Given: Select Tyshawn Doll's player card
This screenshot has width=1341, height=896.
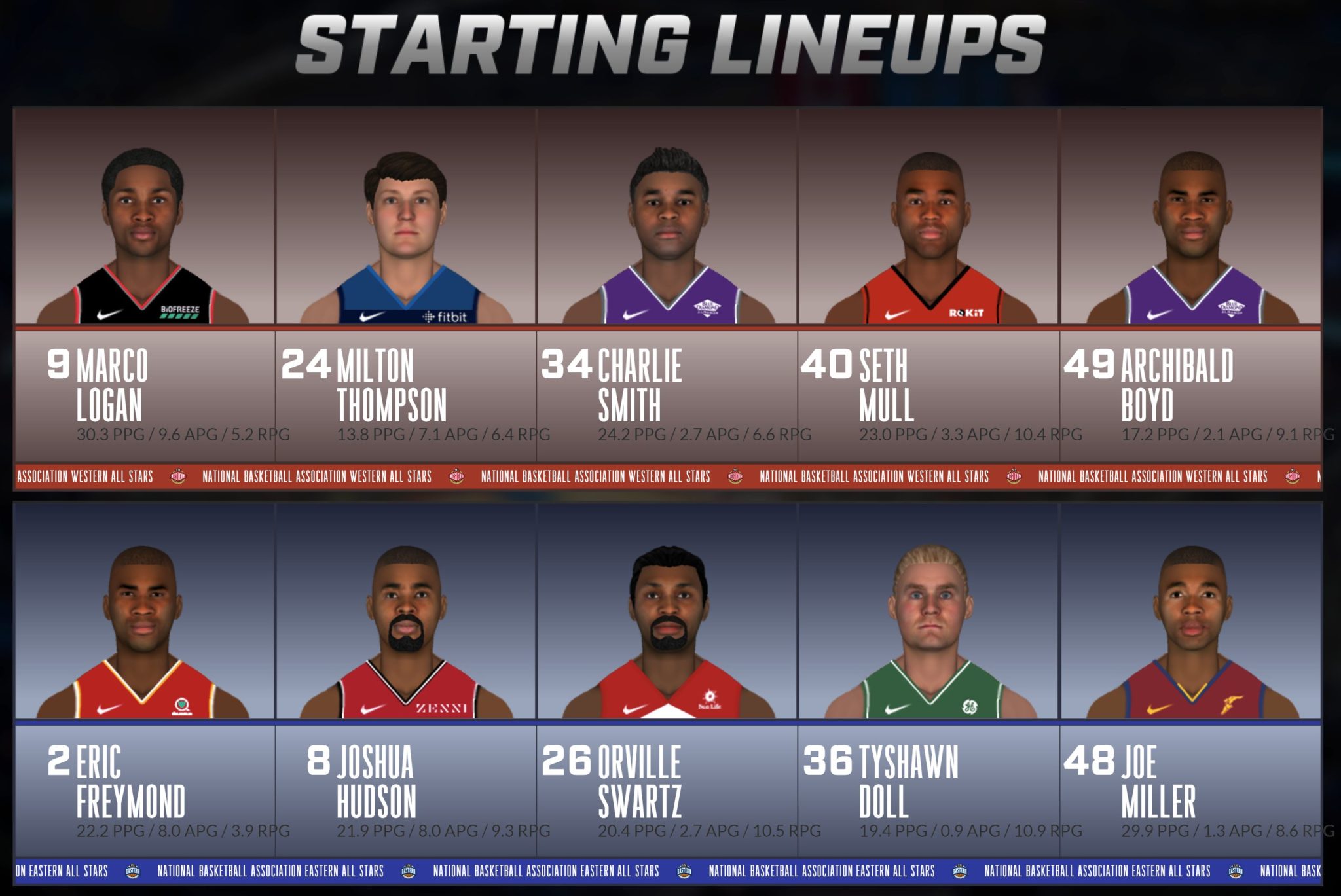Looking at the screenshot, I should tap(928, 681).
